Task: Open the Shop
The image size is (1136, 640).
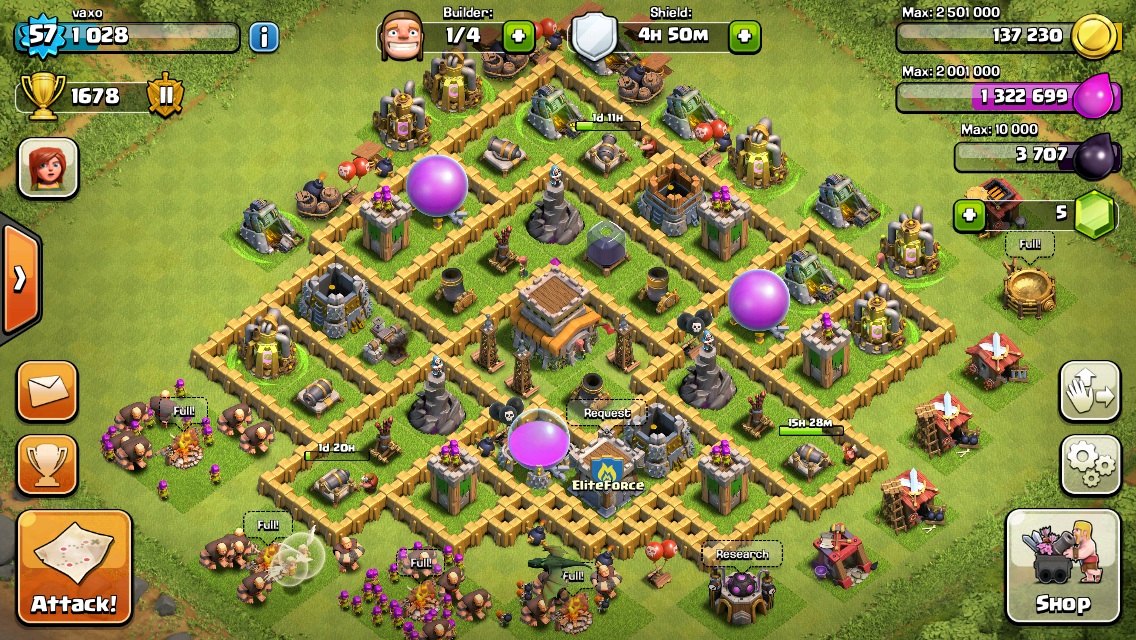Action: click(1062, 566)
